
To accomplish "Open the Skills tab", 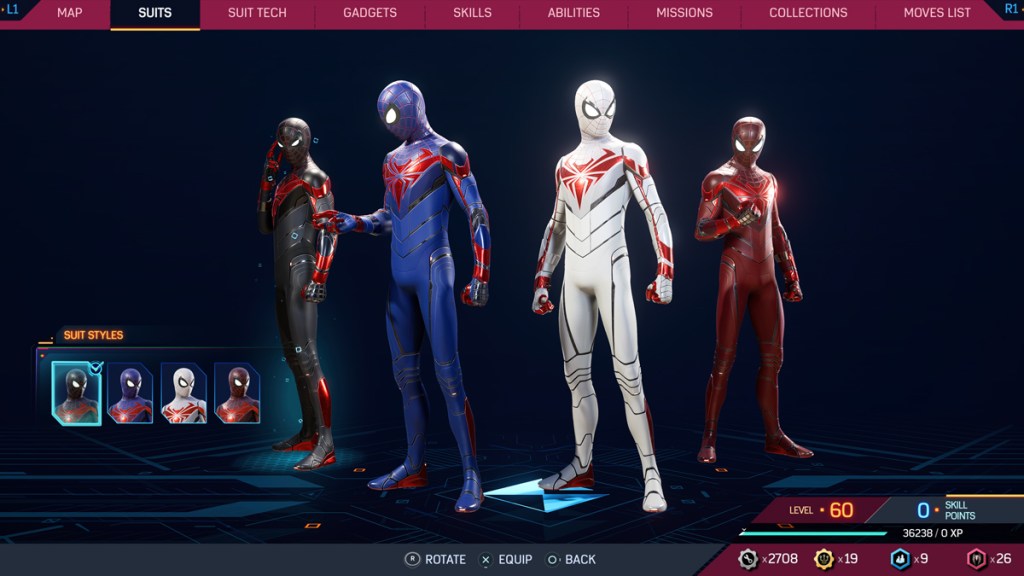I will pyautogui.click(x=472, y=13).
